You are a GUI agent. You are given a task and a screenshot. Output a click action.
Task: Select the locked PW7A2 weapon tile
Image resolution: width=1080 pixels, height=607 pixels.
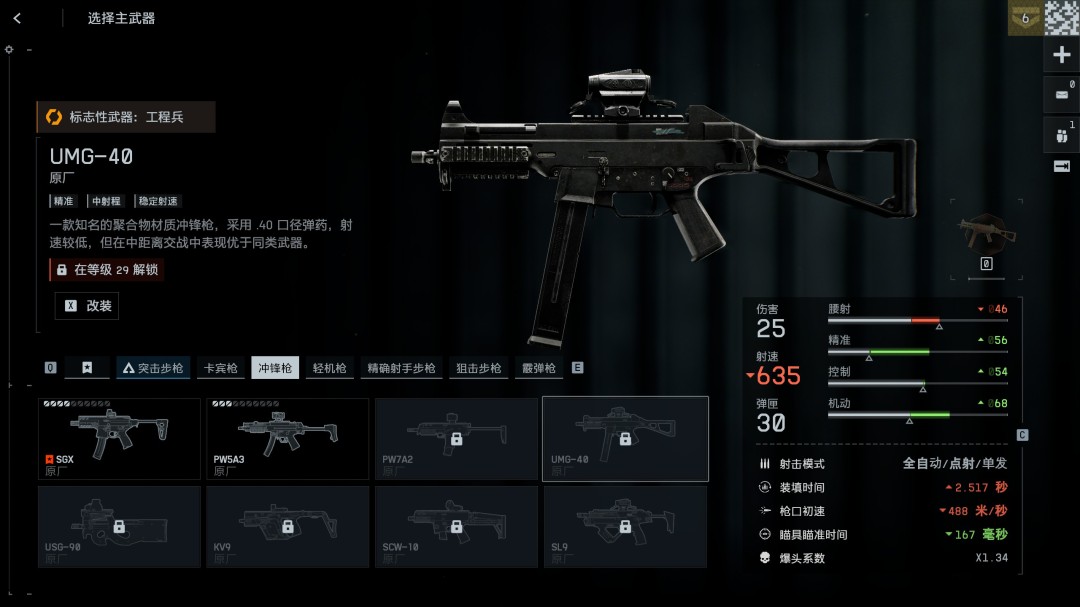pyautogui.click(x=456, y=439)
